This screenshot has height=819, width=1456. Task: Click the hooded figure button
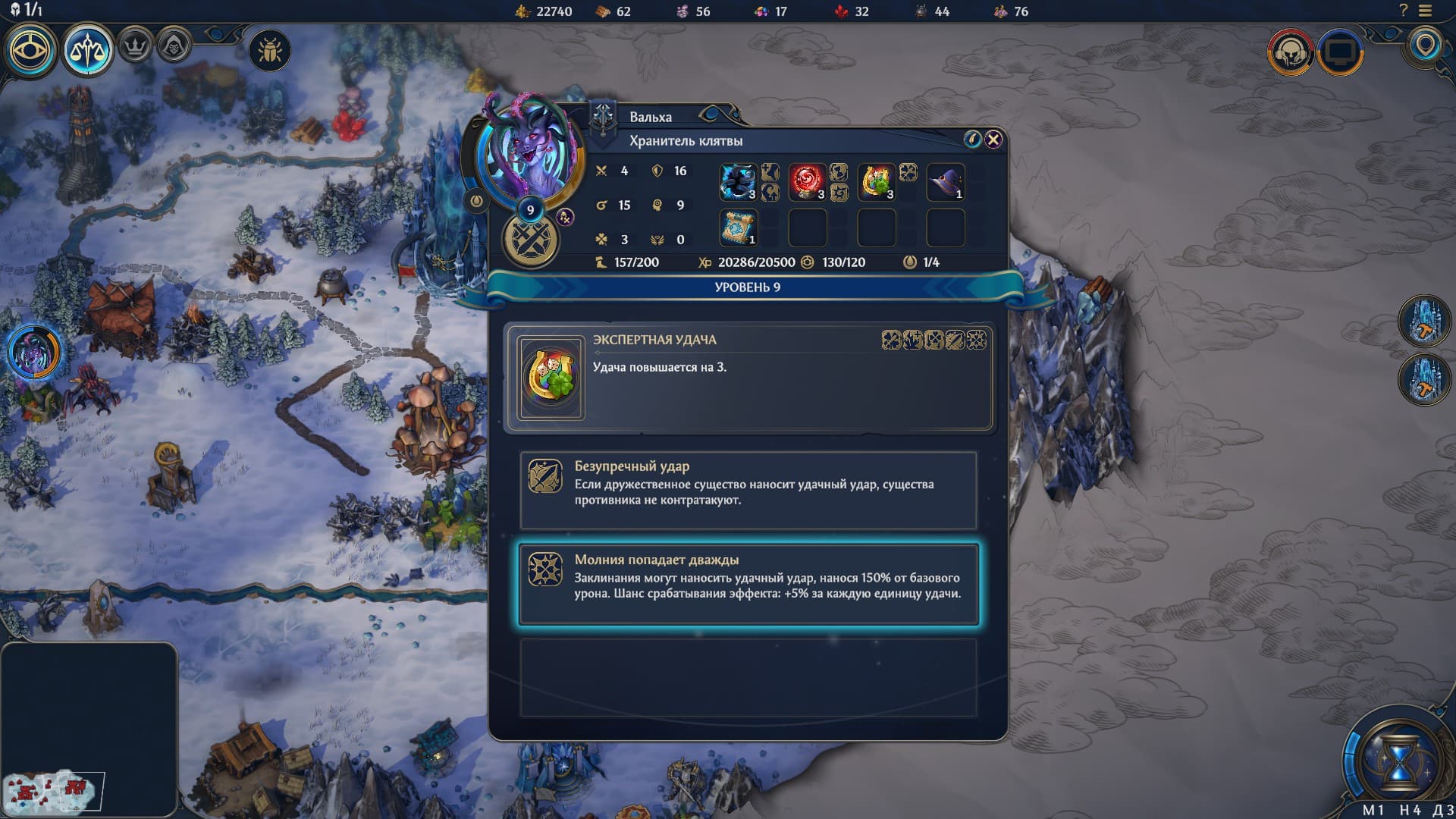pos(174,48)
